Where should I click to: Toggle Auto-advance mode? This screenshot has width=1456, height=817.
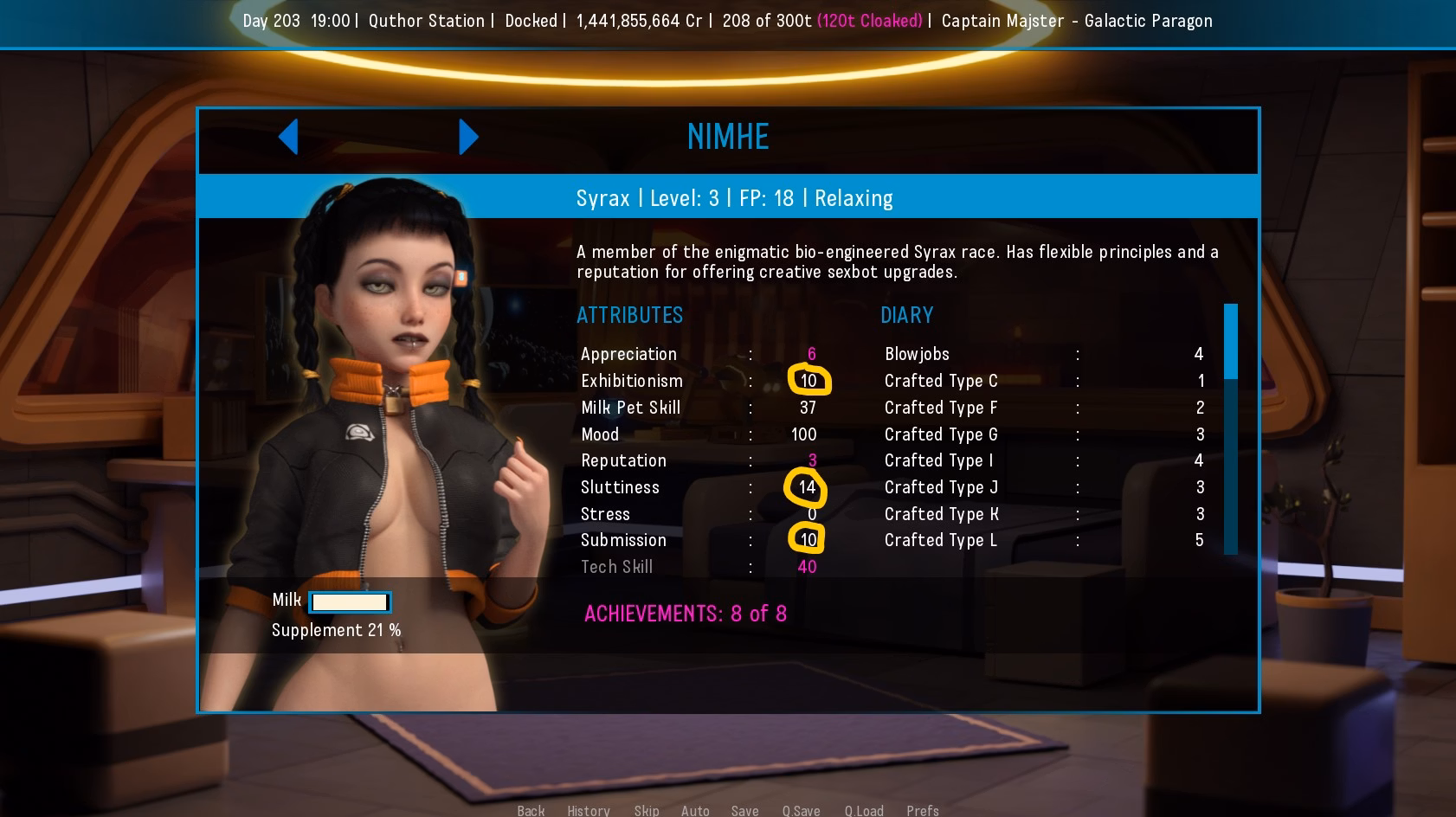coord(695,810)
